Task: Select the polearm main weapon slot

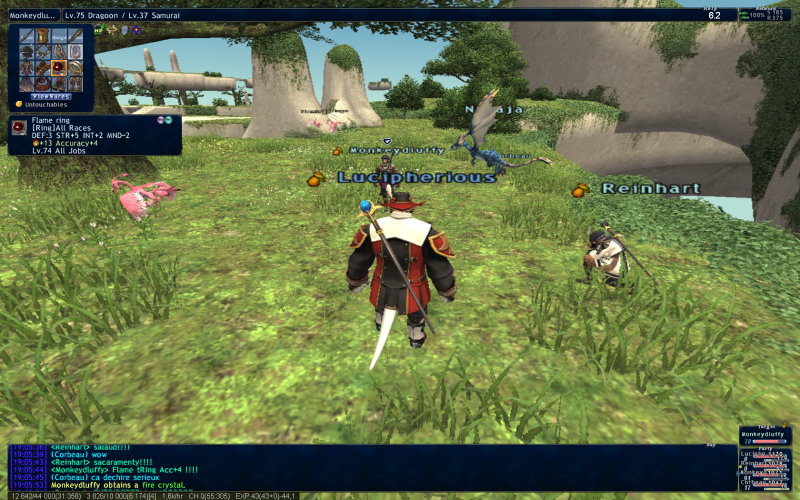Action: tap(28, 35)
